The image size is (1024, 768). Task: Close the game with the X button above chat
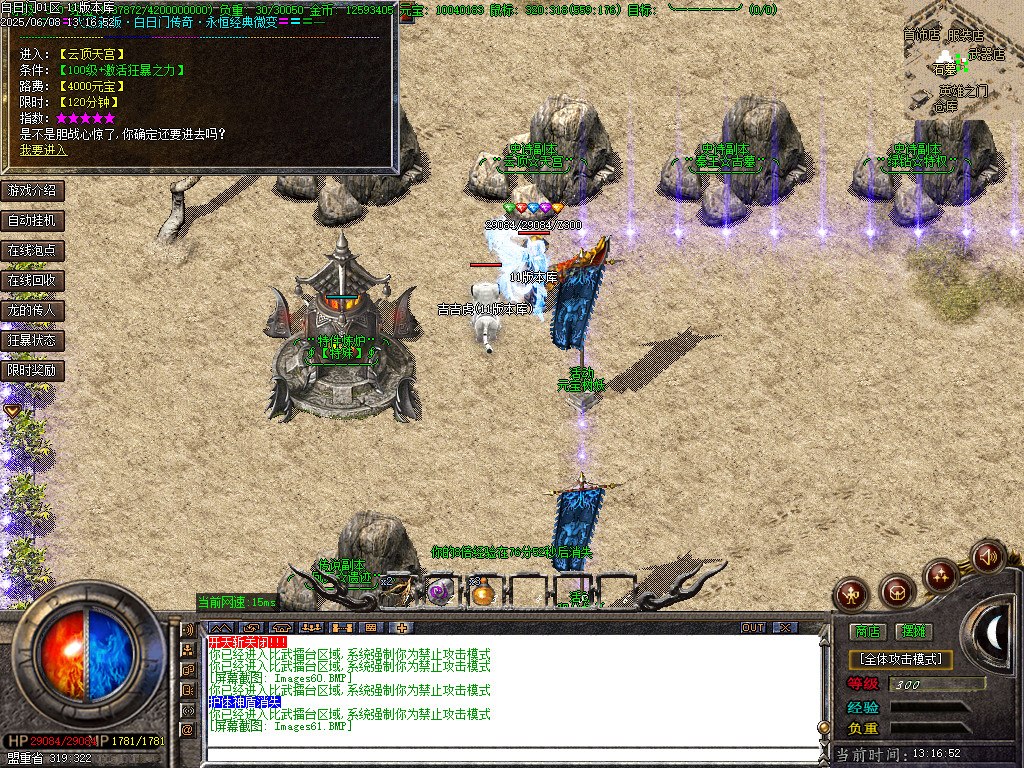tap(785, 628)
